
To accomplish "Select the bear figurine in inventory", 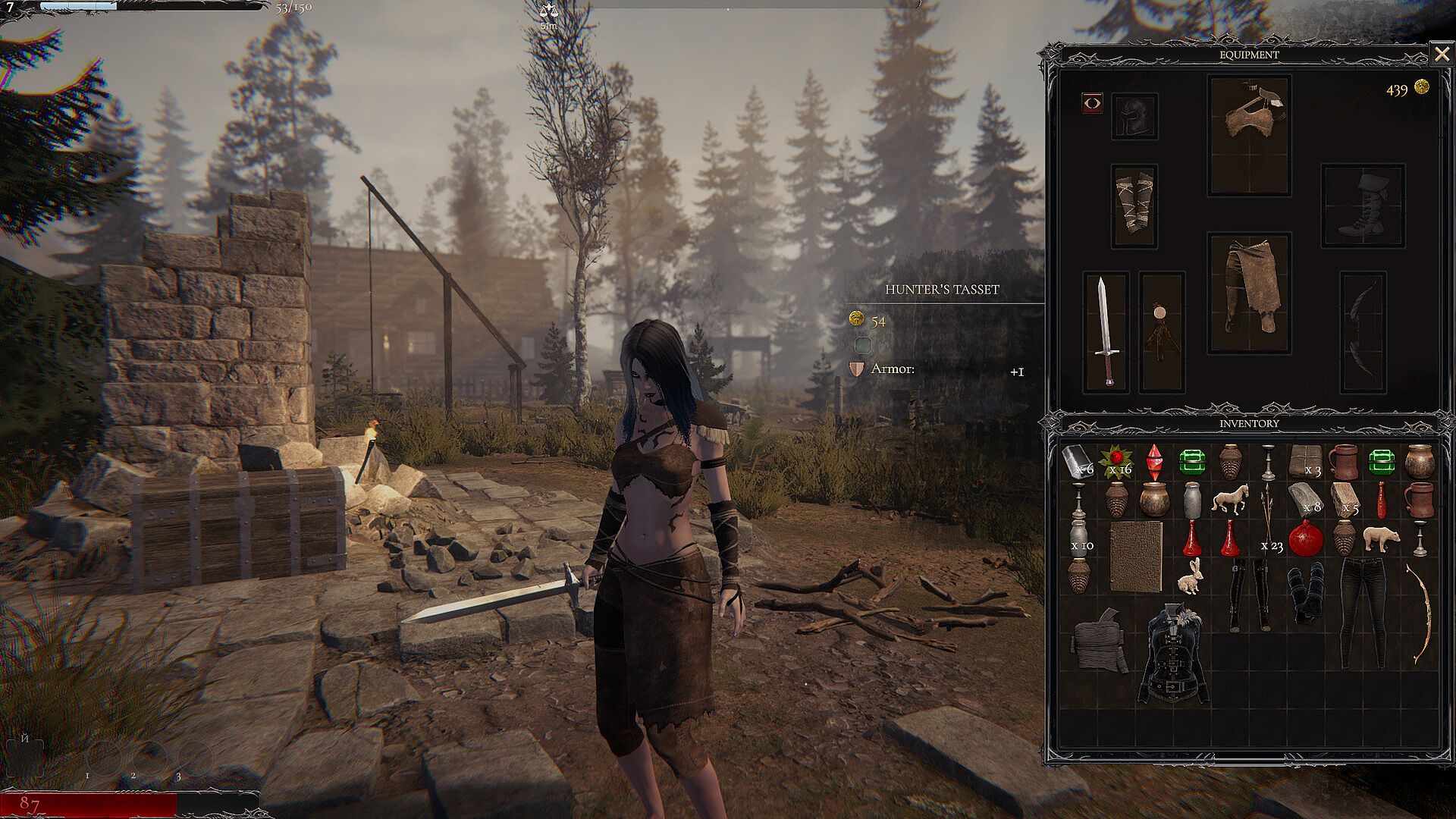I will pyautogui.click(x=1380, y=538).
